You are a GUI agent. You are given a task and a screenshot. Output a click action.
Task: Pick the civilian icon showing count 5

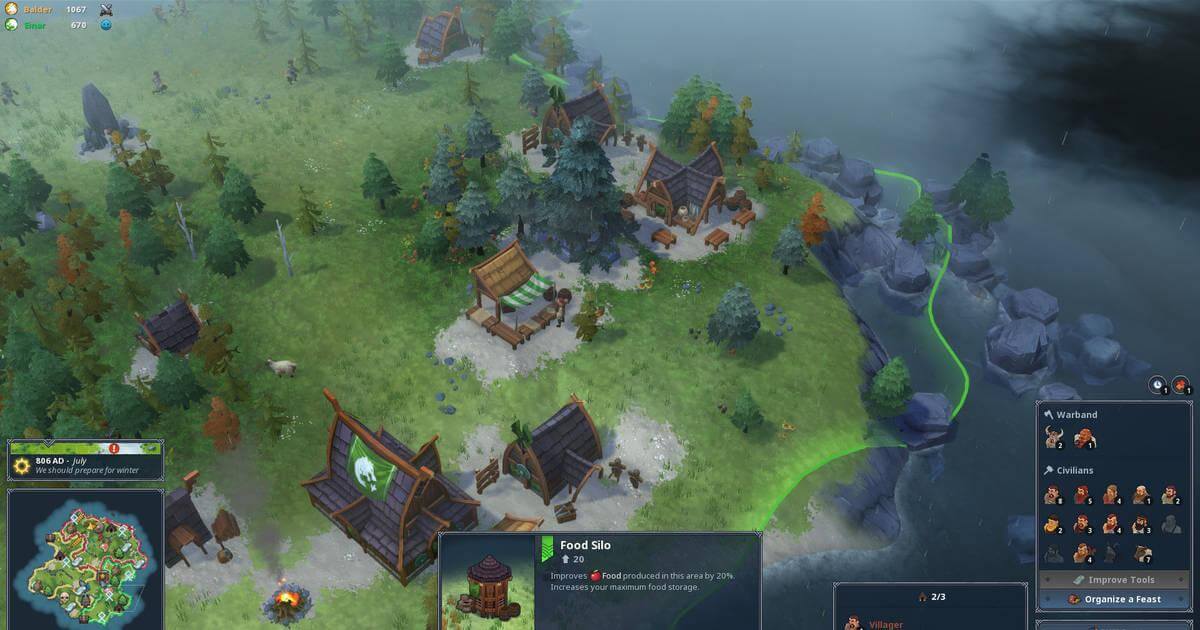pos(1083,494)
